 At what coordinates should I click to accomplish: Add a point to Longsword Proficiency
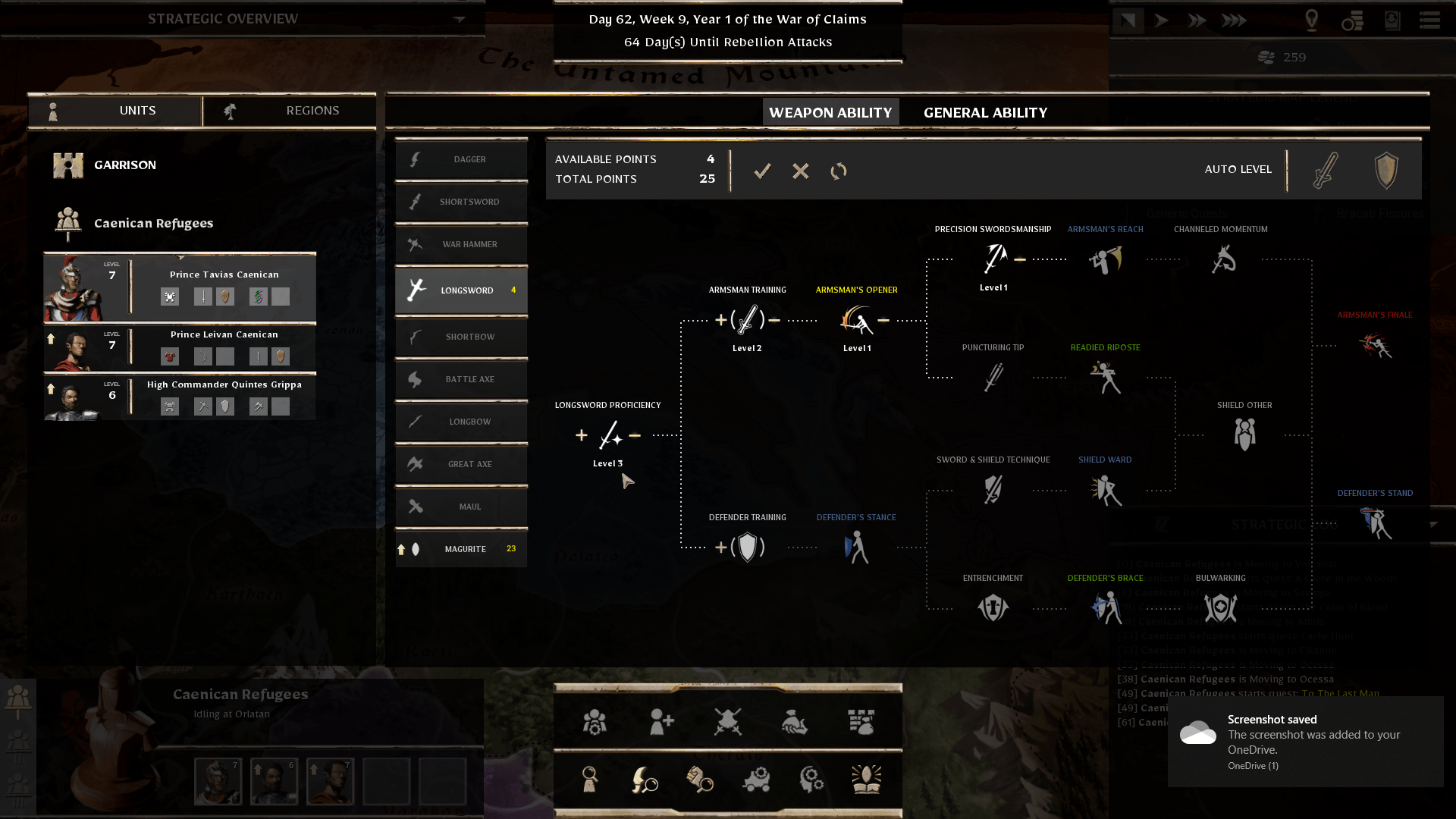coord(582,435)
